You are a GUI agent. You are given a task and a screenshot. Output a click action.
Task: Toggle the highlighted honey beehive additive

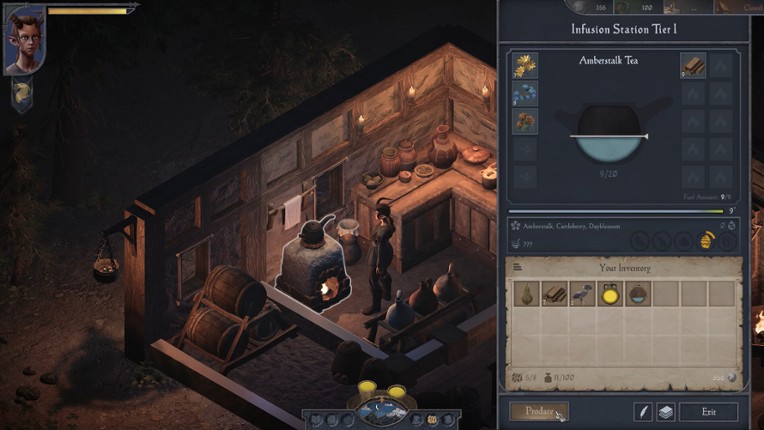tap(705, 241)
